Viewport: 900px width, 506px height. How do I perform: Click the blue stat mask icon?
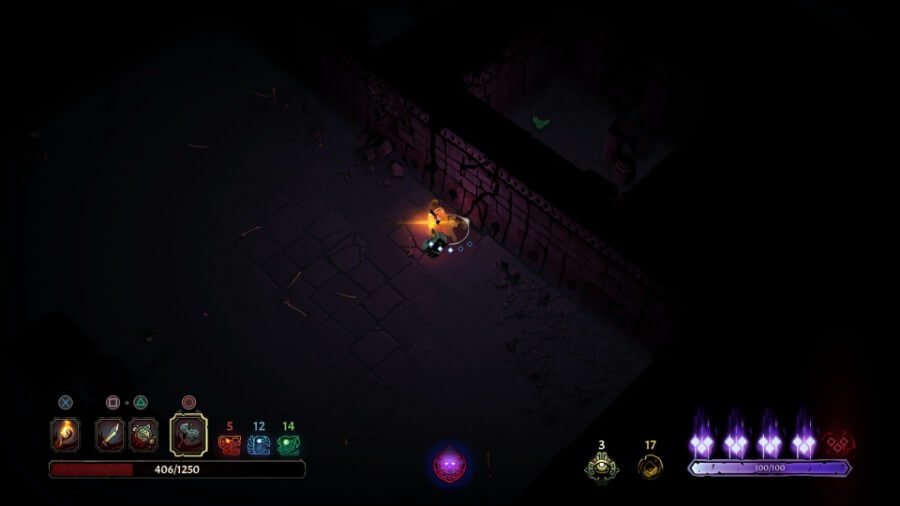click(259, 445)
